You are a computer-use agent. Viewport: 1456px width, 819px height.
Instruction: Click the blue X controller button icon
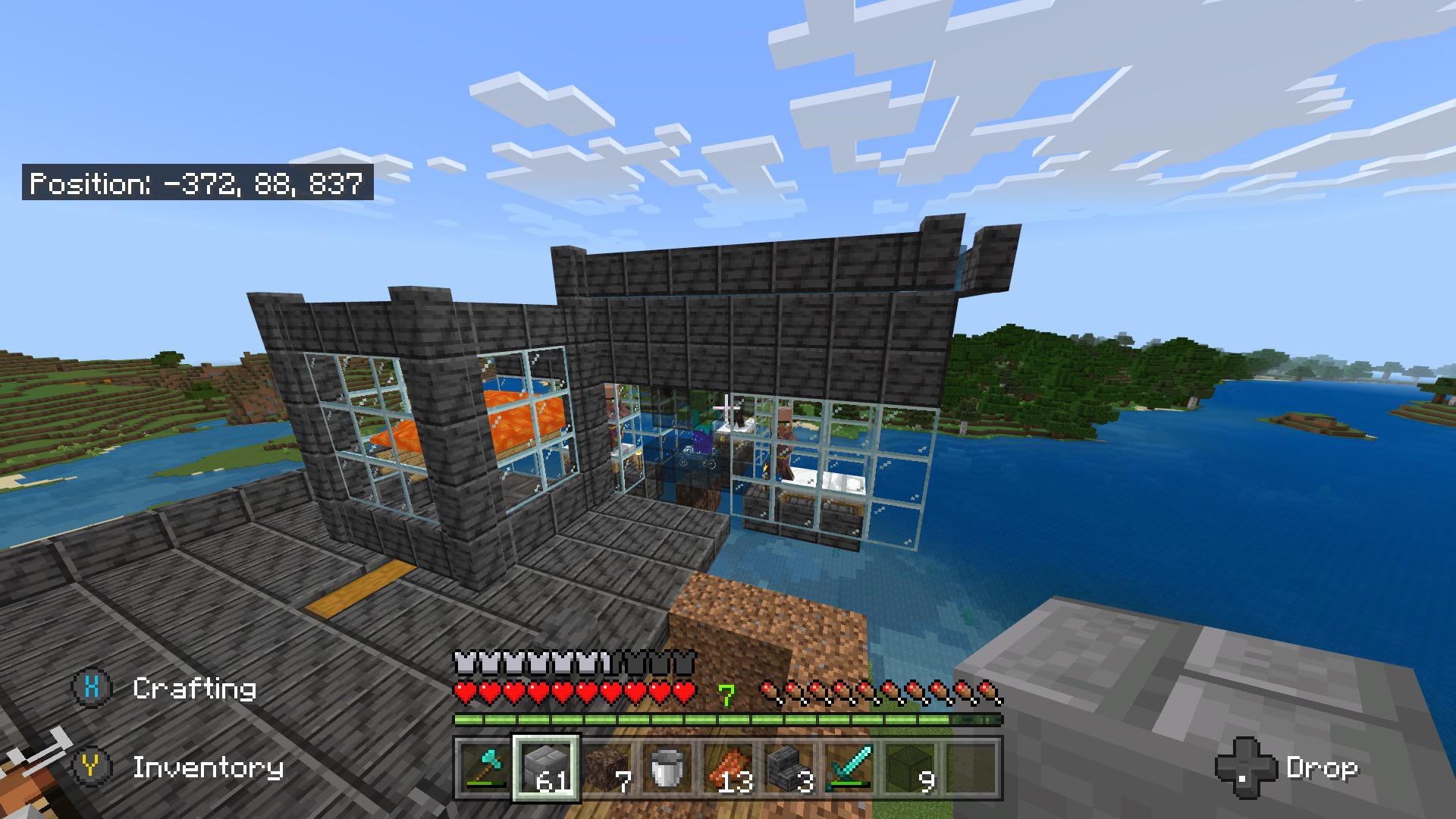(x=91, y=689)
